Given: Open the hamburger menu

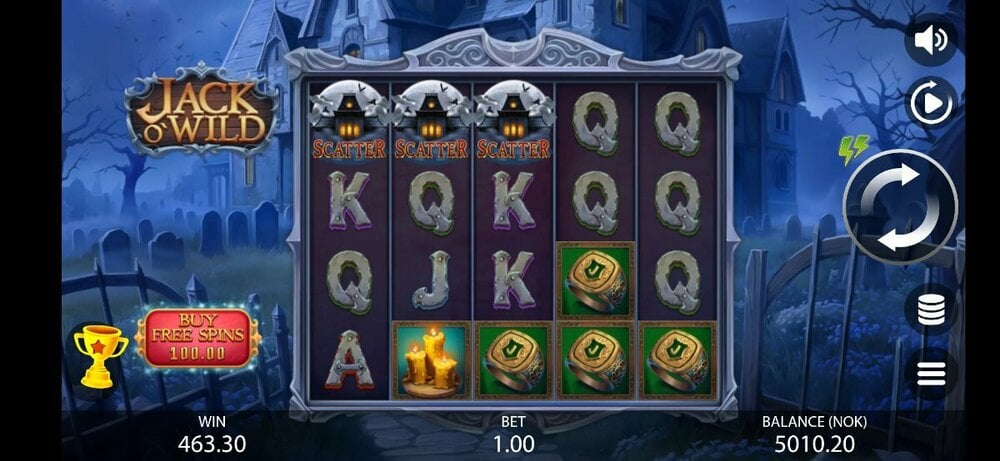Looking at the screenshot, I should (931, 375).
